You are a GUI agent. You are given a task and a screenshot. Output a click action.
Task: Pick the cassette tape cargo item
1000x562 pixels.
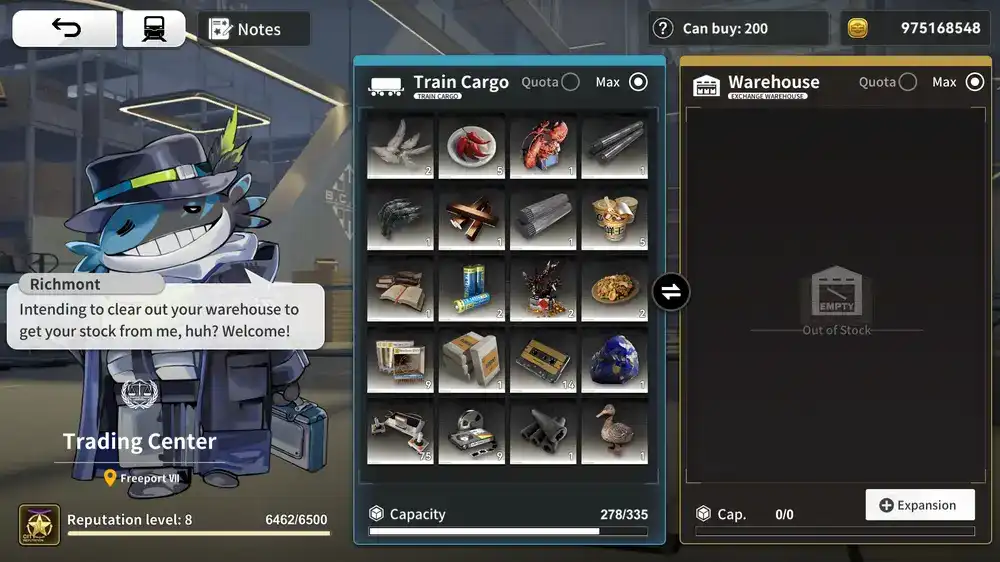click(543, 362)
